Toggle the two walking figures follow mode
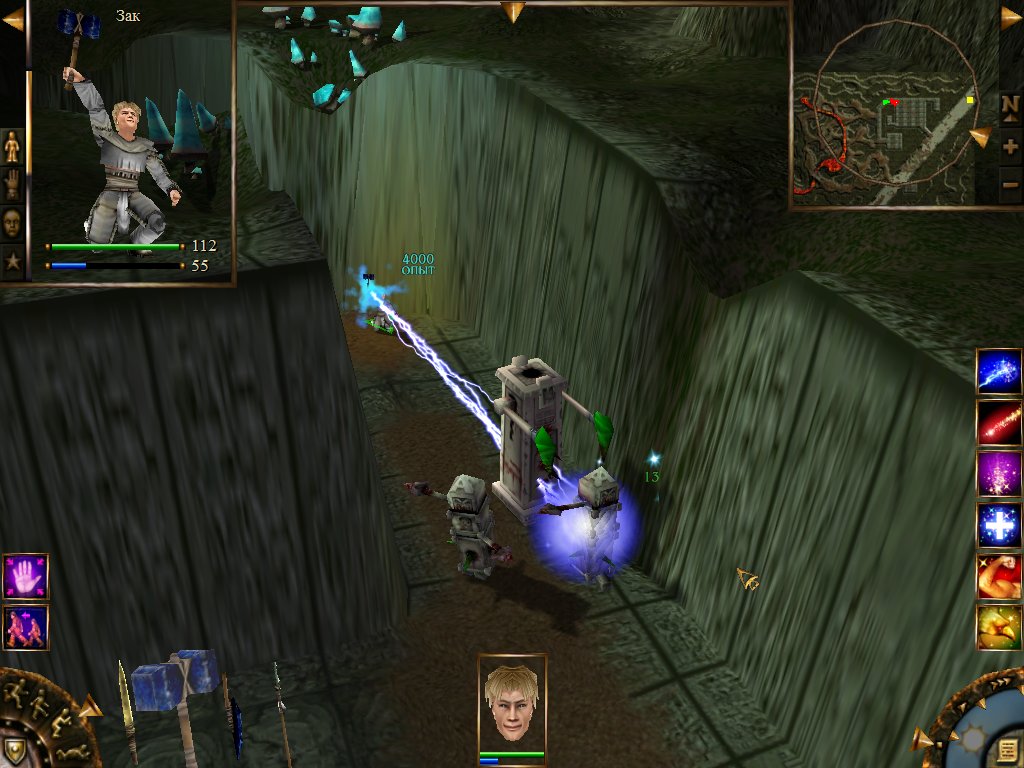The width and height of the screenshot is (1024, 768). point(25,628)
